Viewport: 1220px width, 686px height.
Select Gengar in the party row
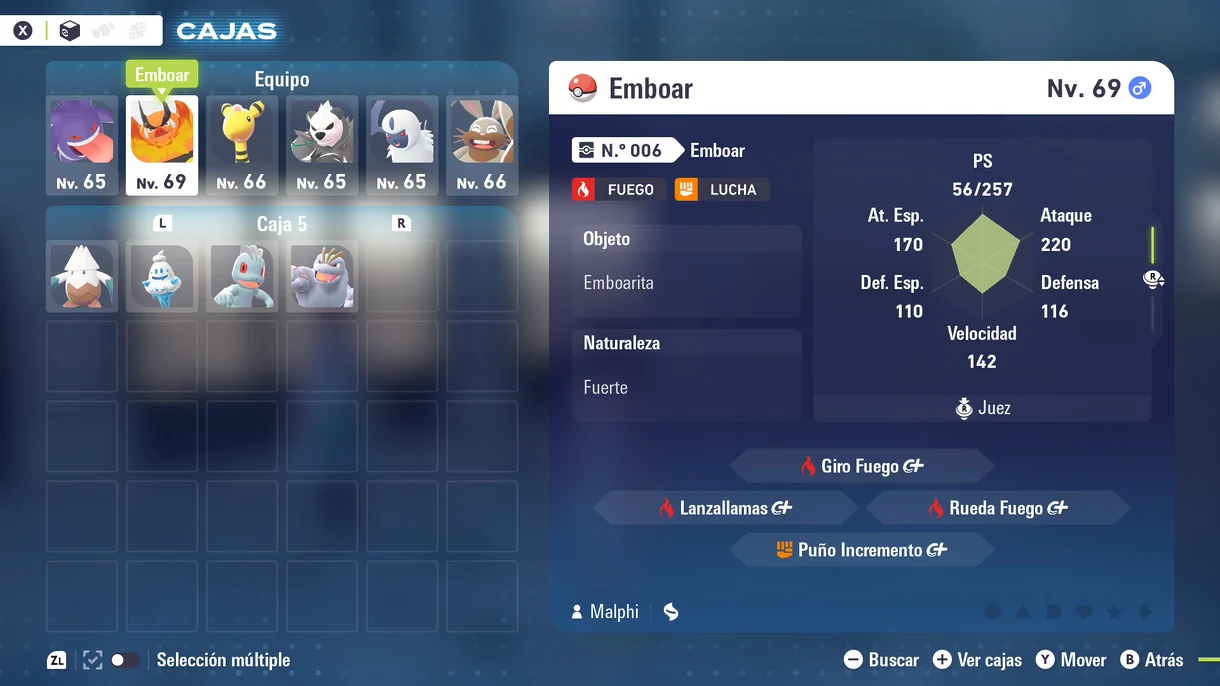point(81,145)
